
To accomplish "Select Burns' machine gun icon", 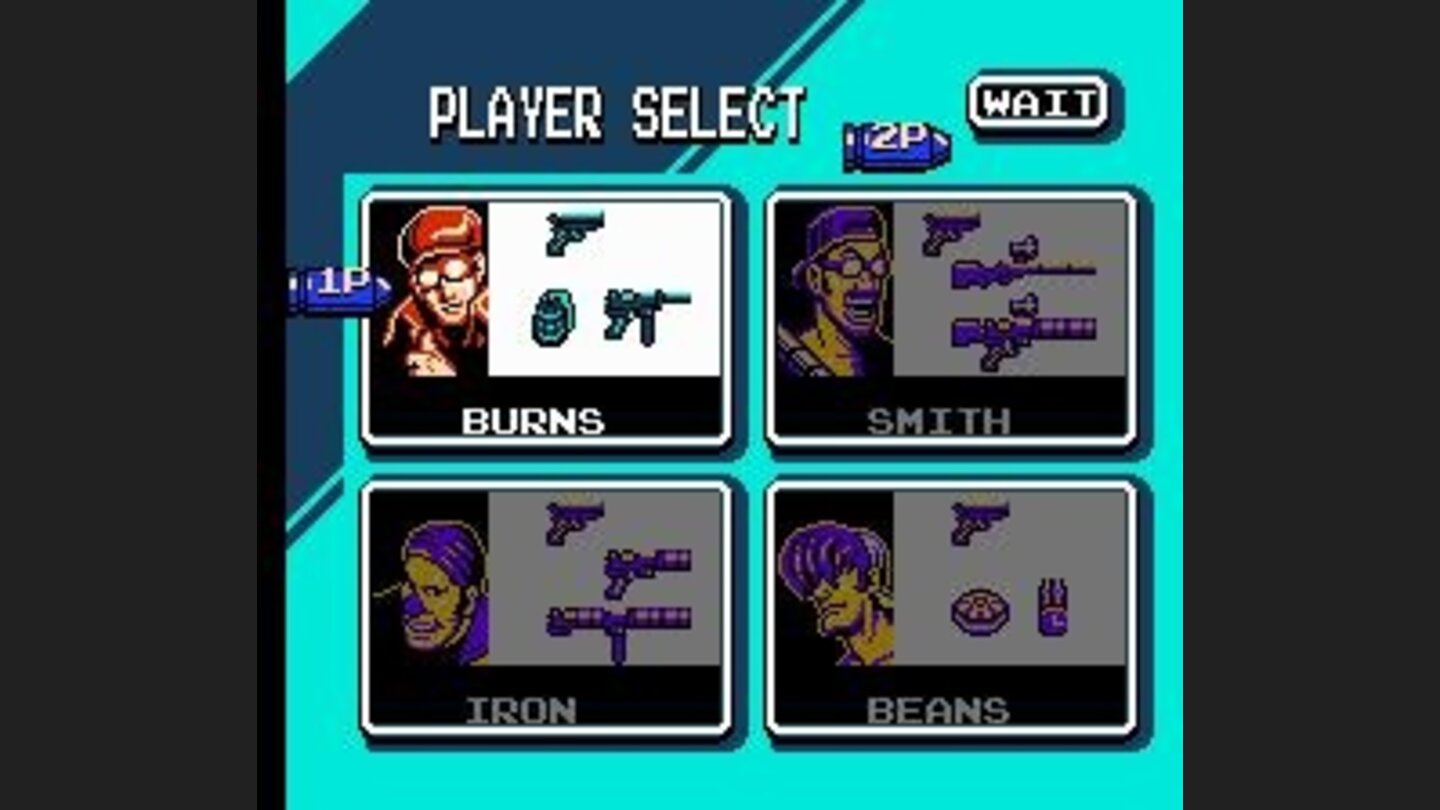I will pos(648,318).
